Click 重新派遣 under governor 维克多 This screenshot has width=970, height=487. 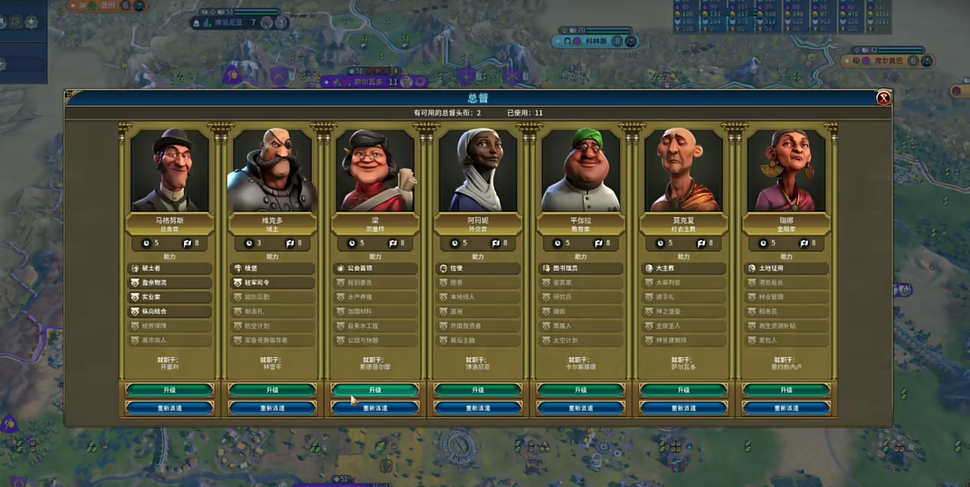point(272,408)
